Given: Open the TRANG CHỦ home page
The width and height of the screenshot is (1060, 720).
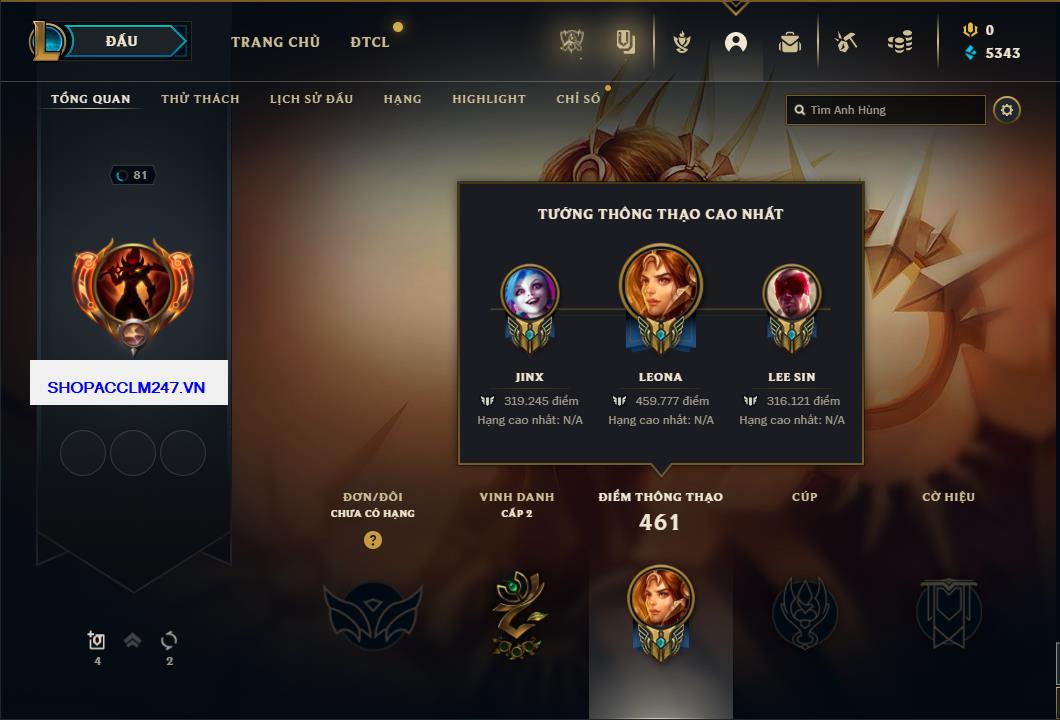Looking at the screenshot, I should pos(275,42).
